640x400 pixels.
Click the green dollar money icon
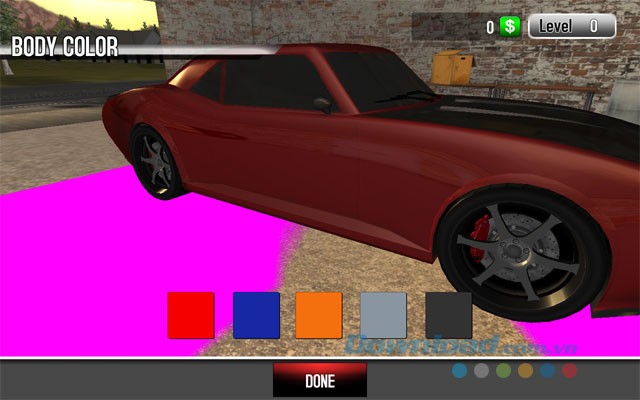tap(510, 27)
